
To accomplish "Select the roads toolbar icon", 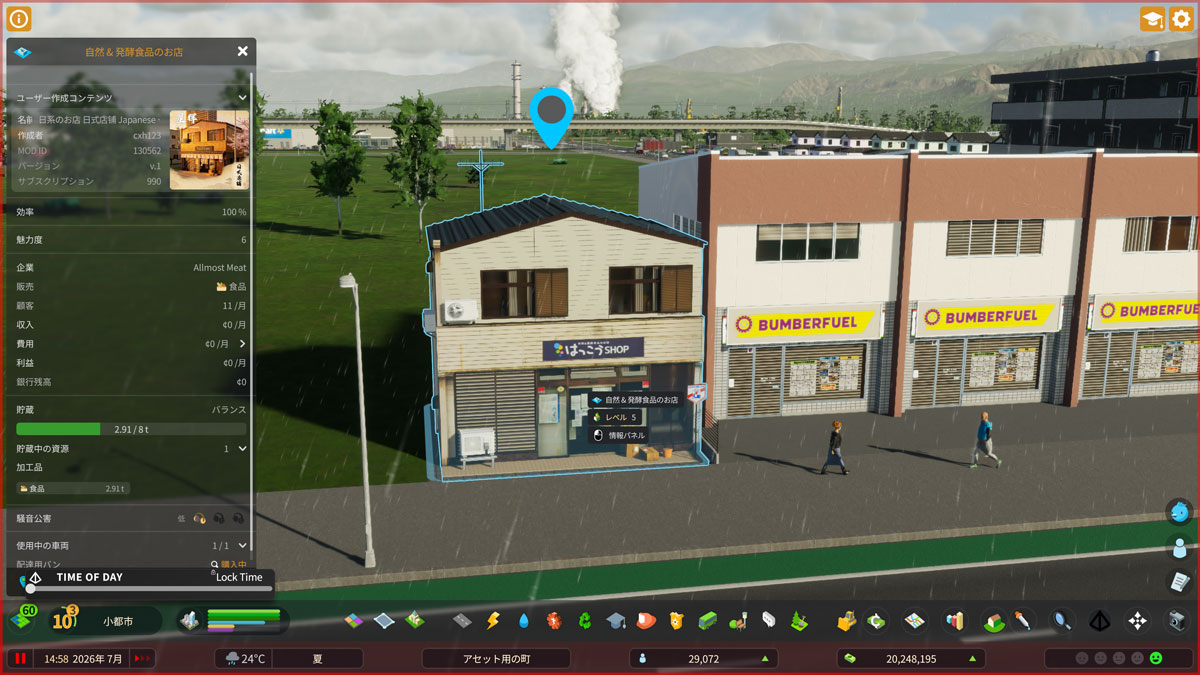I will point(461,621).
